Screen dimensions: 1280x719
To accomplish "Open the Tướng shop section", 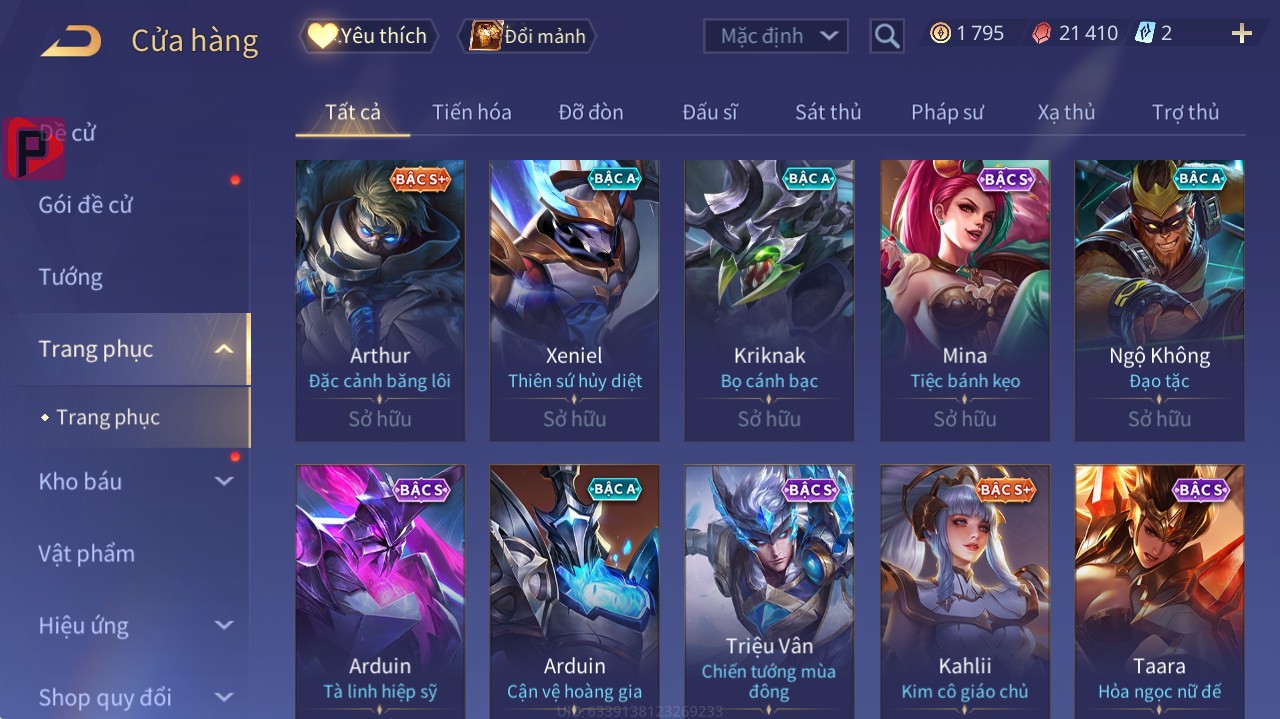I will 71,277.
